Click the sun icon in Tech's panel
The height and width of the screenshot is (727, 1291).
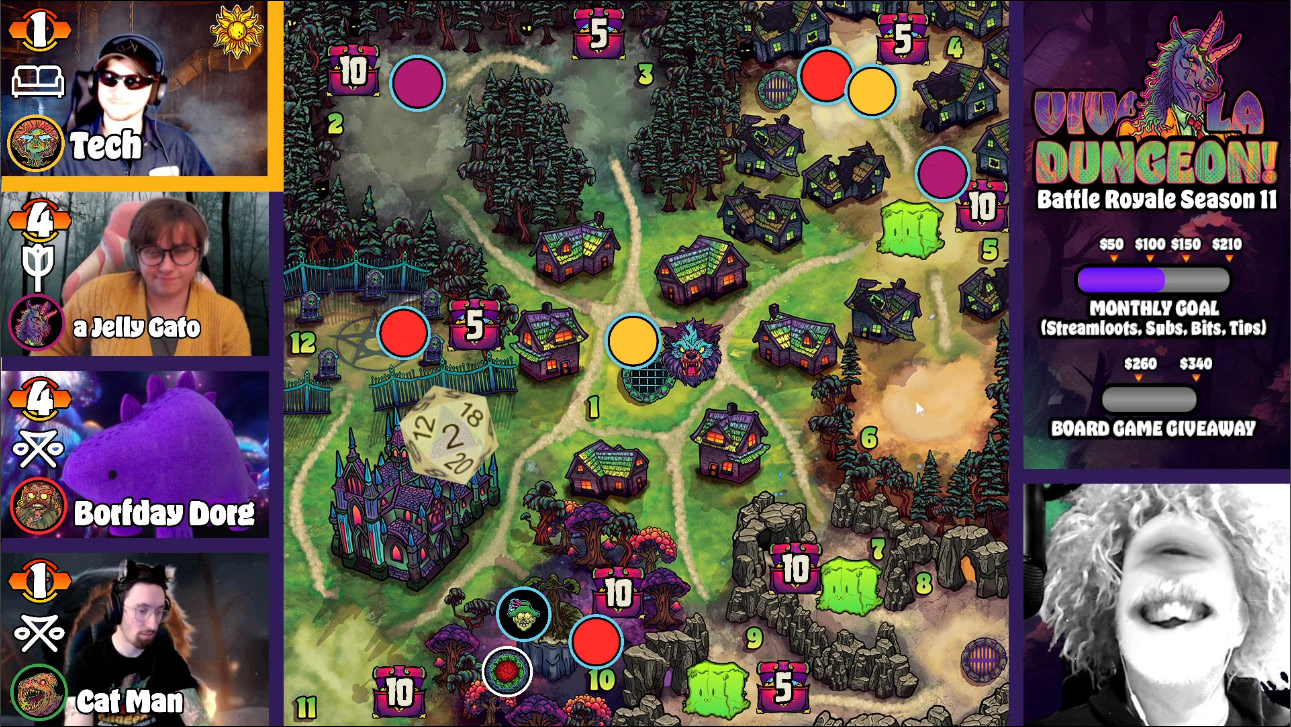pyautogui.click(x=235, y=32)
